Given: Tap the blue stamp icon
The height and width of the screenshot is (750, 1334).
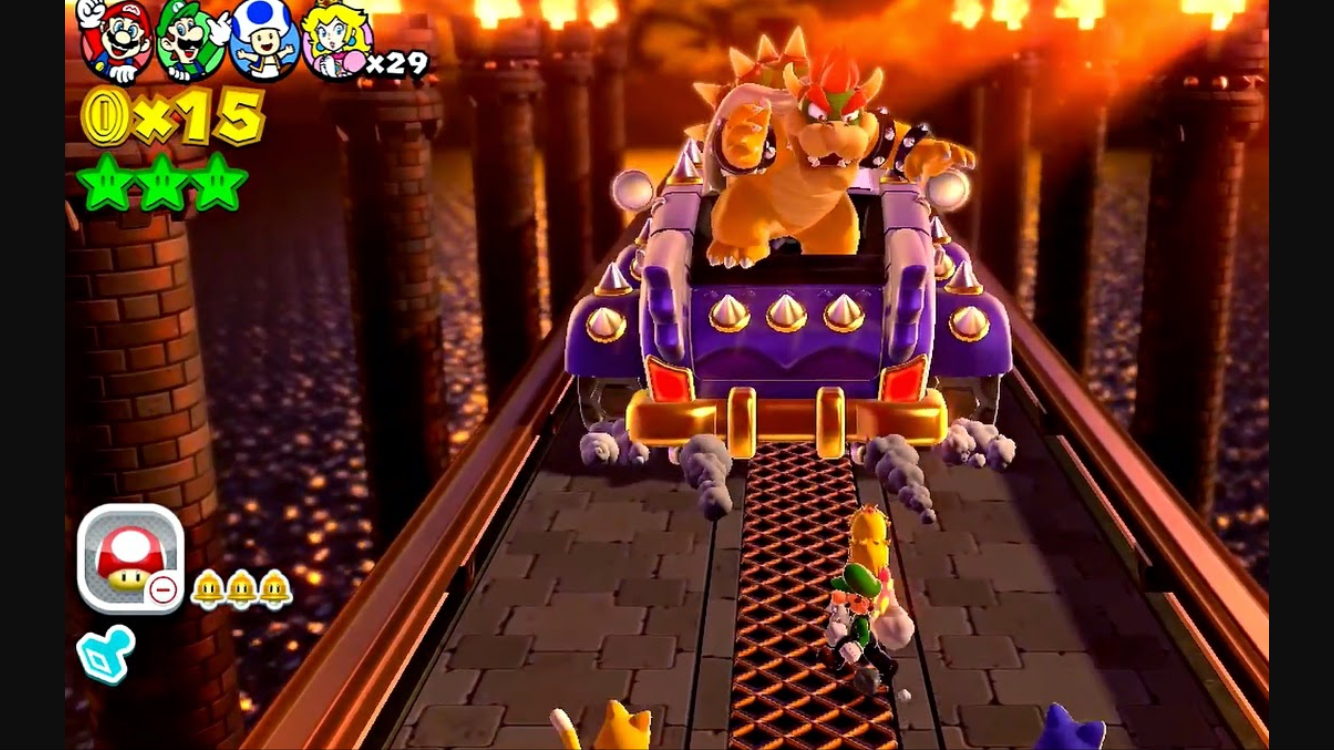Looking at the screenshot, I should 106,649.
